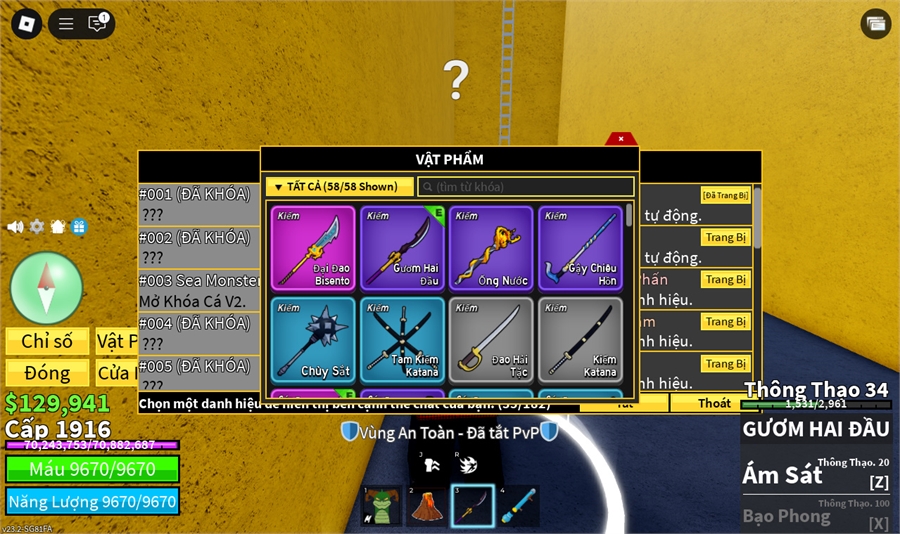Open the gear settings icon
Screen dimensions: 900x534
click(x=37, y=227)
